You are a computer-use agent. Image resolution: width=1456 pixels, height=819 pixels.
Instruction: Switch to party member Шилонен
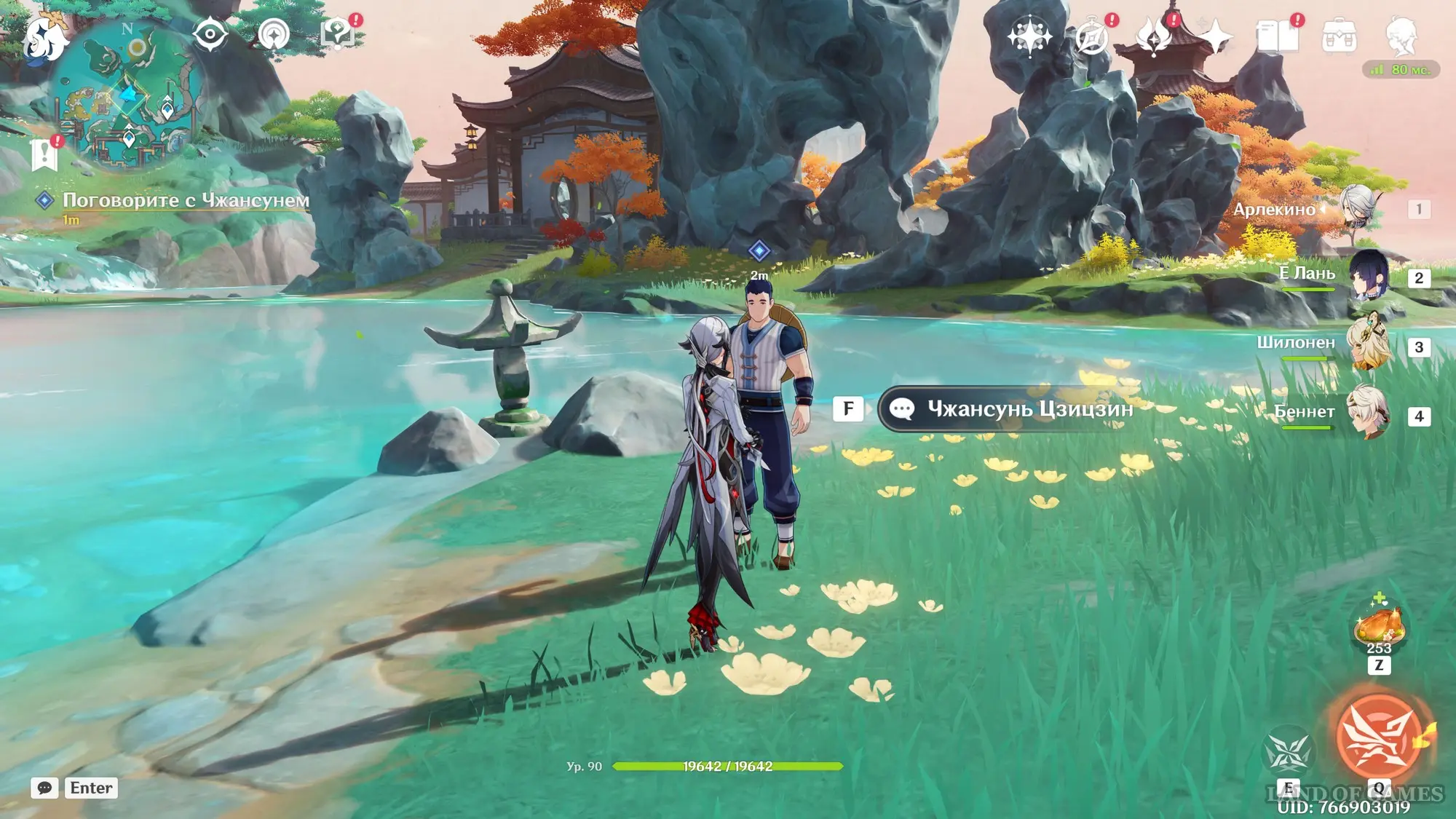pyautogui.click(x=1367, y=344)
